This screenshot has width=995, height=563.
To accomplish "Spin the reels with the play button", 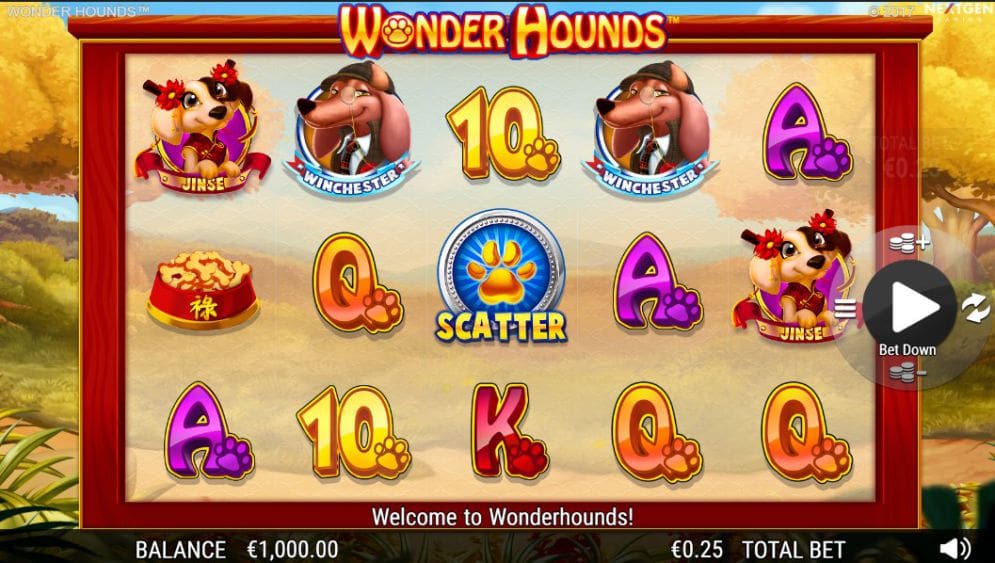I will pos(909,307).
